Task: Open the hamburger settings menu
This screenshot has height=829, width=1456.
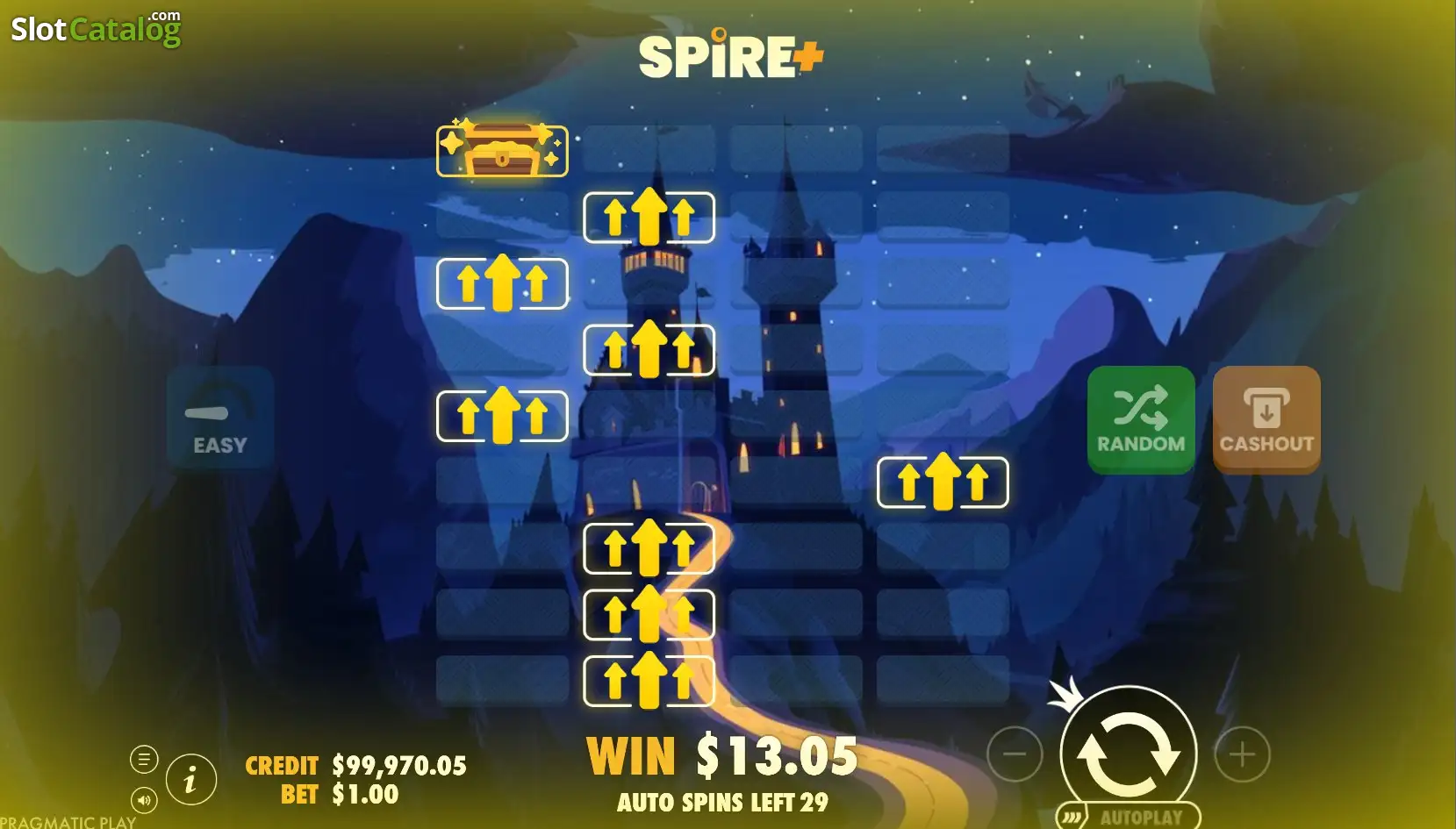Action: pos(144,759)
